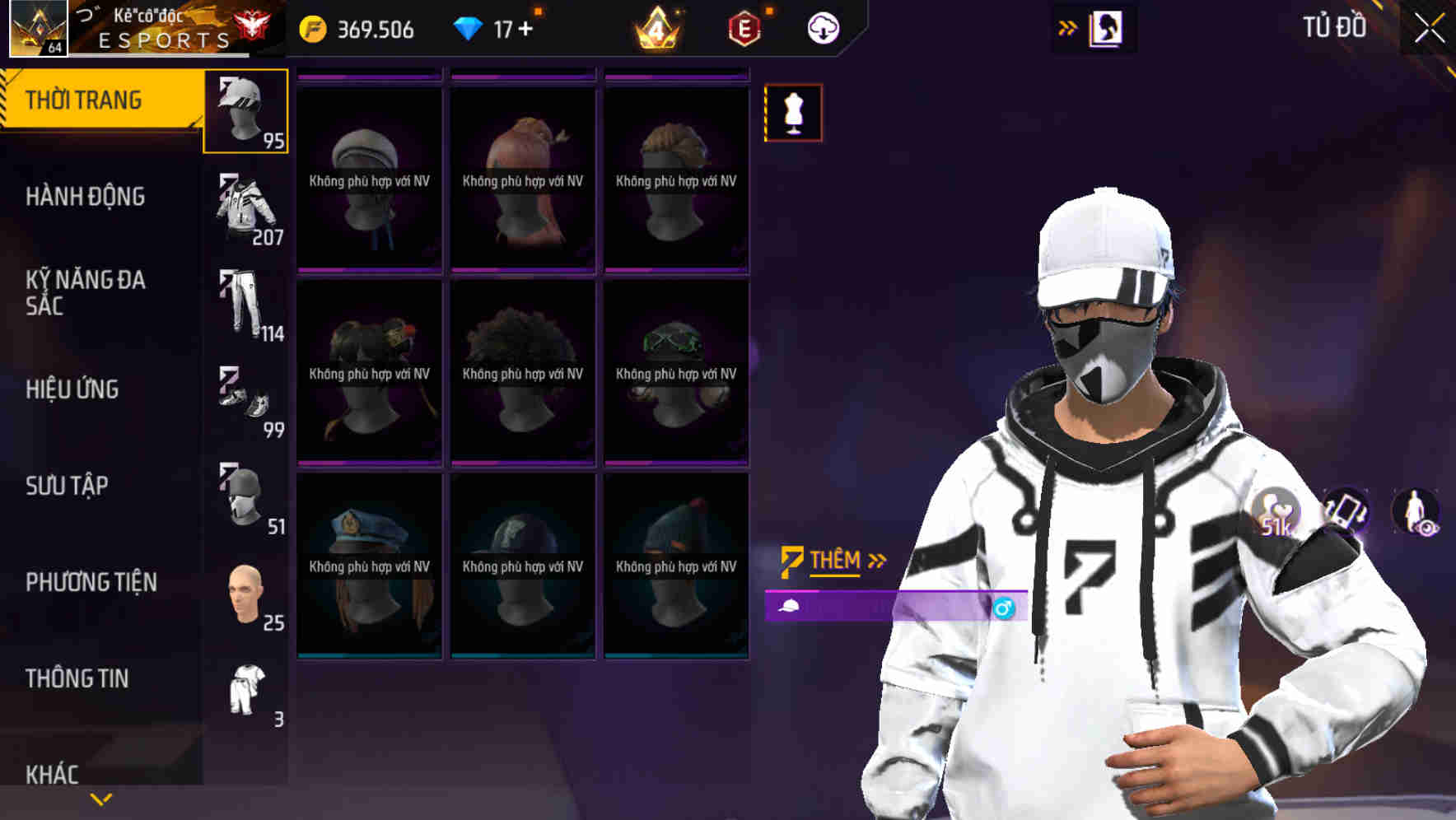Expand the THÊM double-arrow chevron

coord(875,559)
